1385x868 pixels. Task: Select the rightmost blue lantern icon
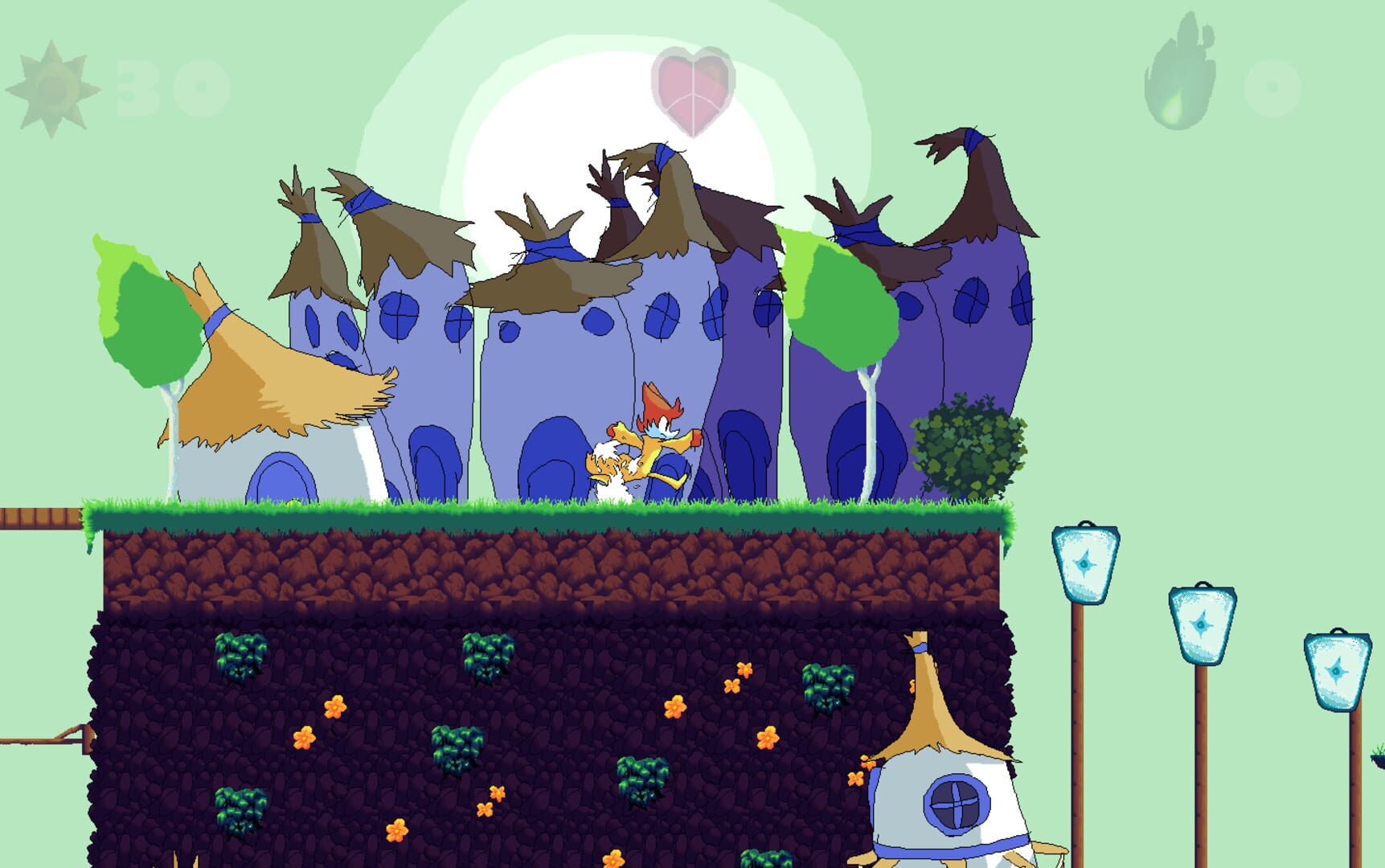click(1338, 671)
